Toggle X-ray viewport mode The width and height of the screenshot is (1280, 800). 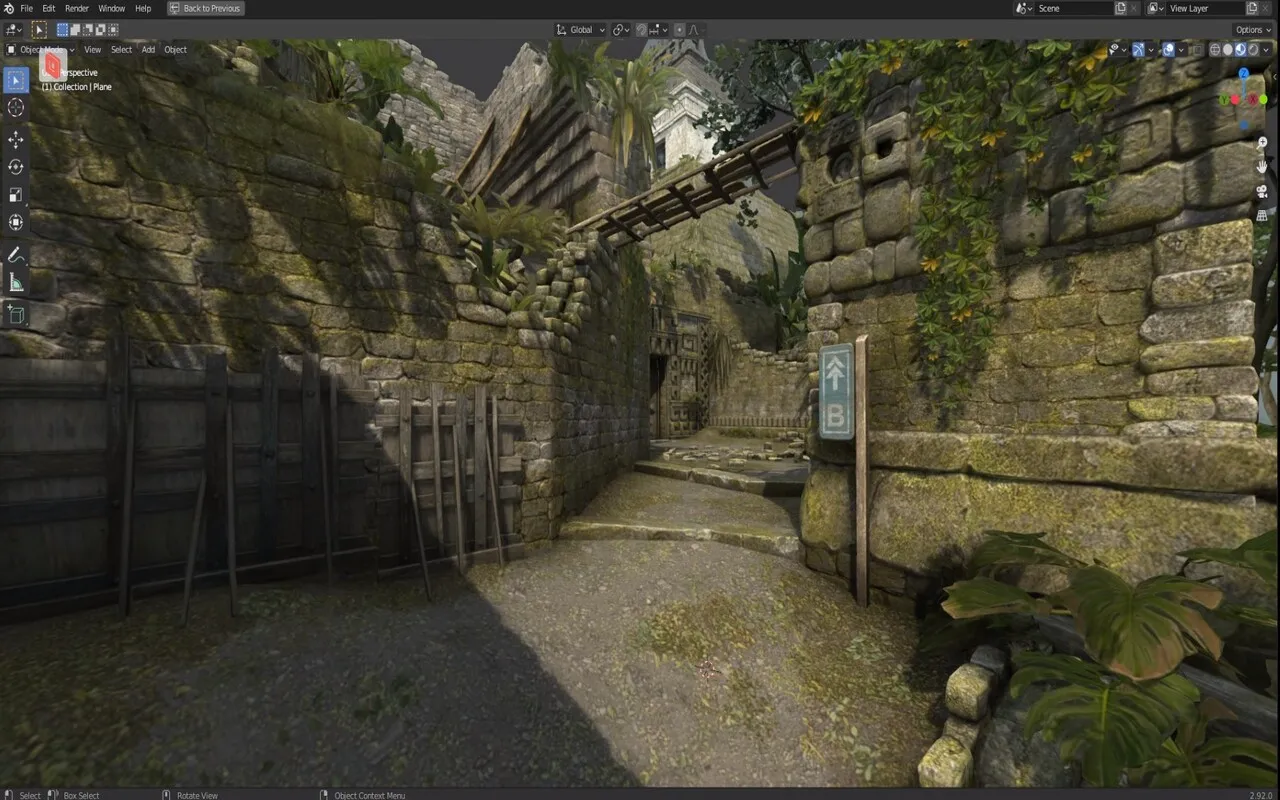click(1198, 48)
